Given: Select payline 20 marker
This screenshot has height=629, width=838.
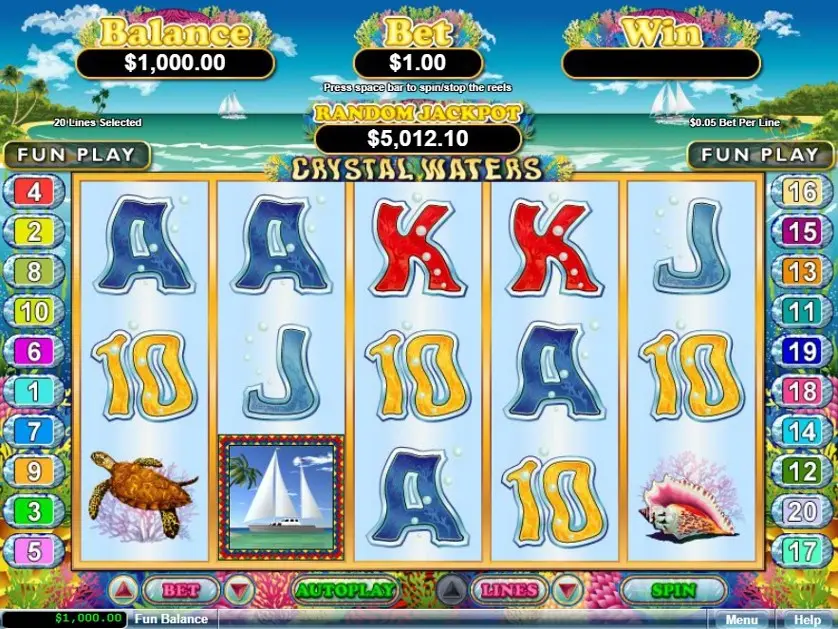Looking at the screenshot, I should (x=802, y=510).
